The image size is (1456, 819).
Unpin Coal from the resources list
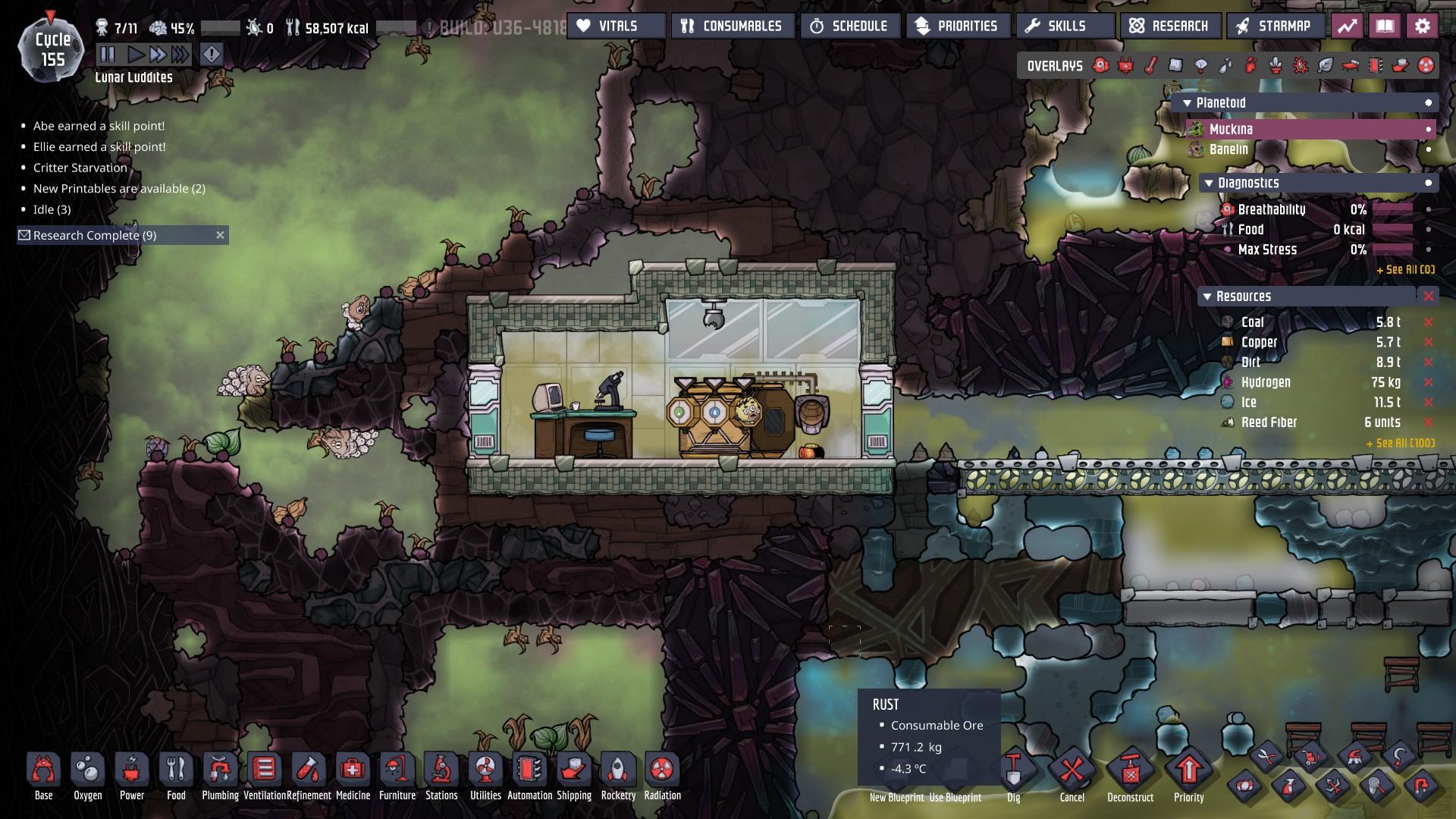click(x=1429, y=322)
